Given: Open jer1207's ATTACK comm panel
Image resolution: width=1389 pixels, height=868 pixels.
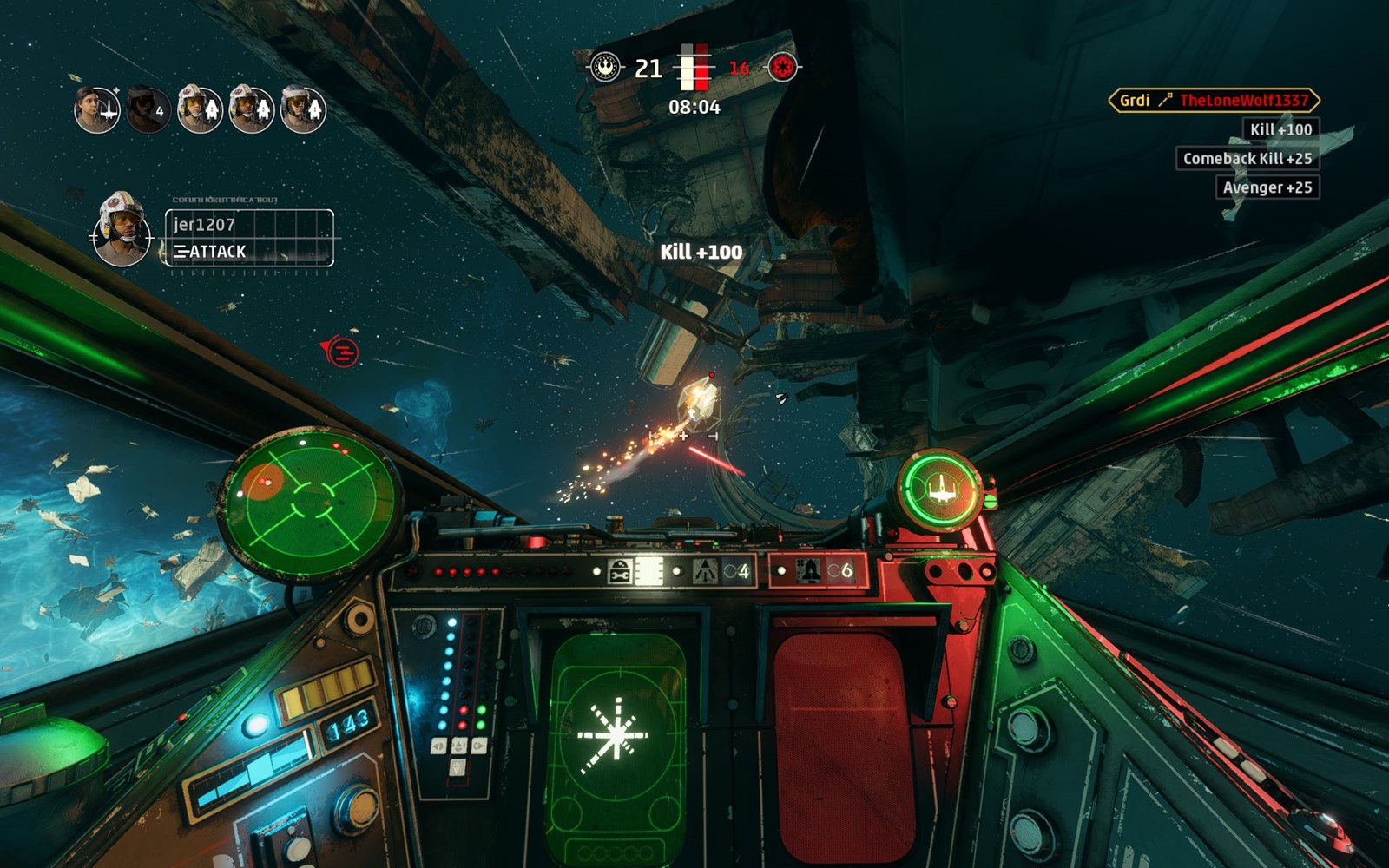Looking at the screenshot, I should tap(249, 238).
